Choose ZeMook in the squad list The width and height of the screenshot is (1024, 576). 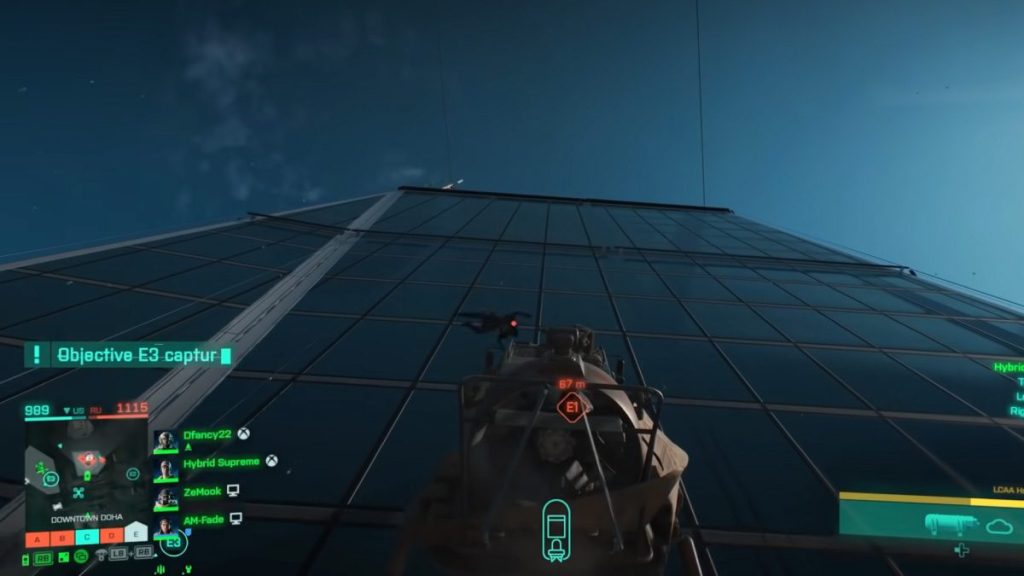tap(204, 491)
